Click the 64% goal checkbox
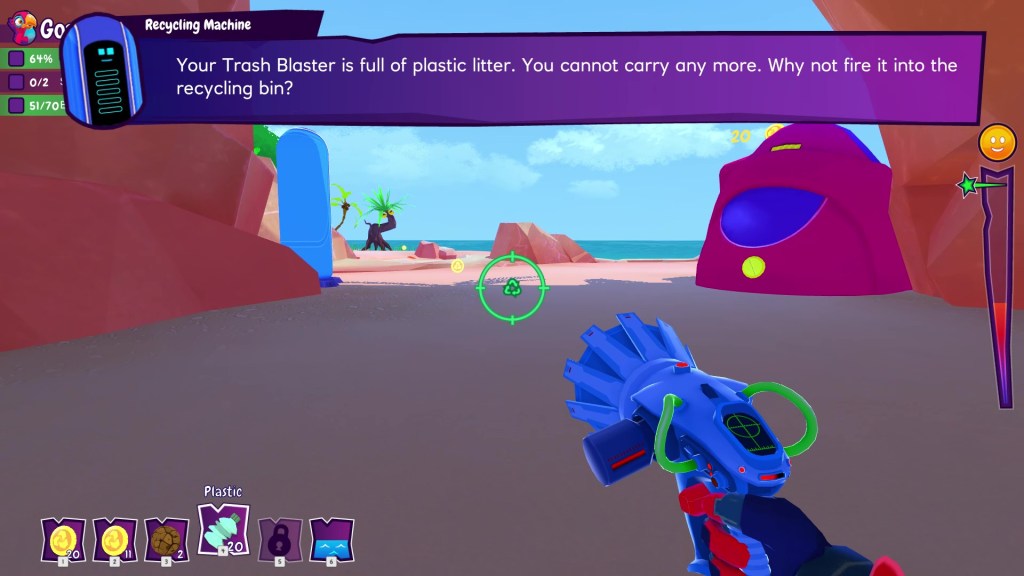Viewport: 1024px width, 576px height. 16,59
